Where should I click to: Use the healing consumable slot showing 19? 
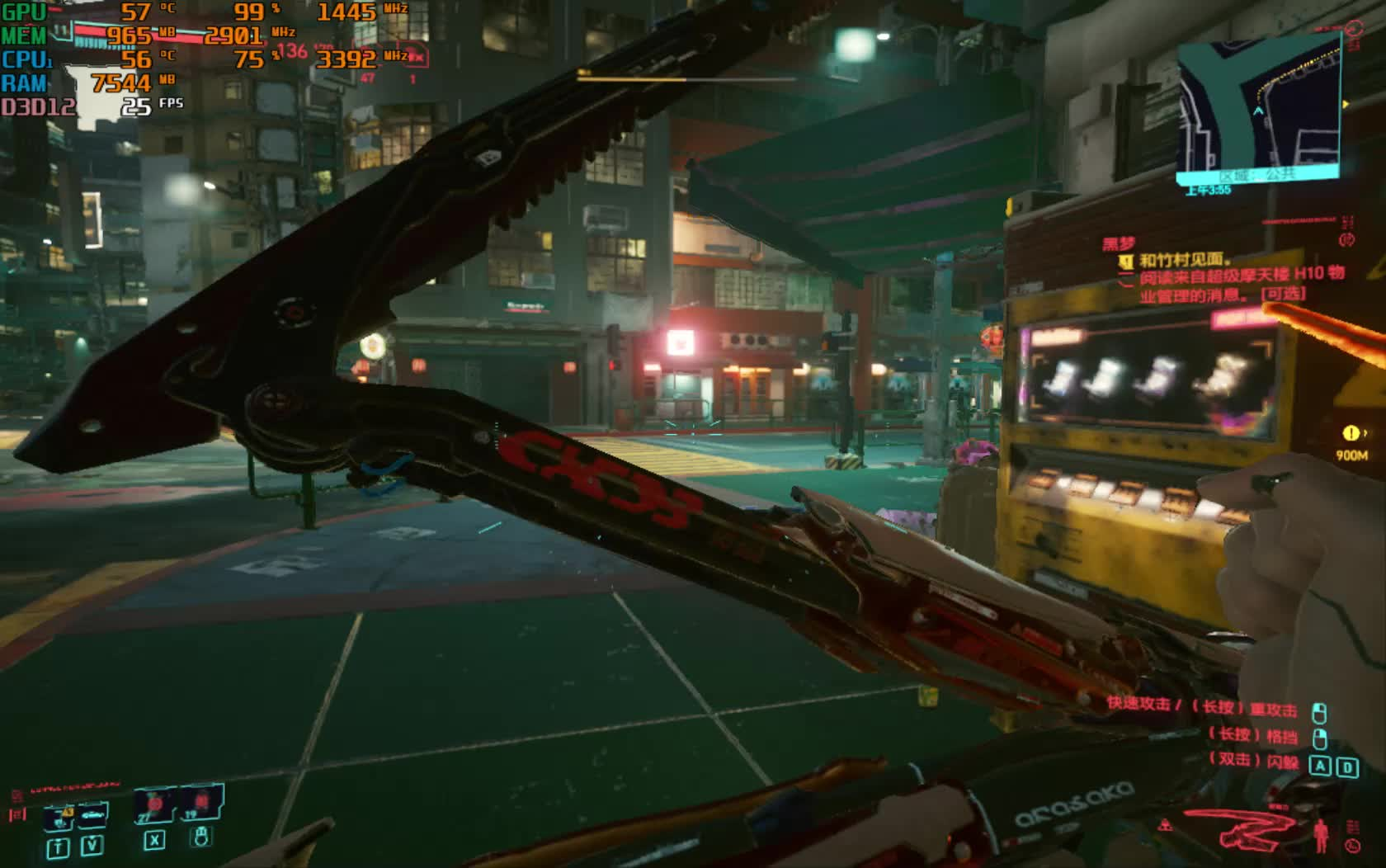coord(199,803)
